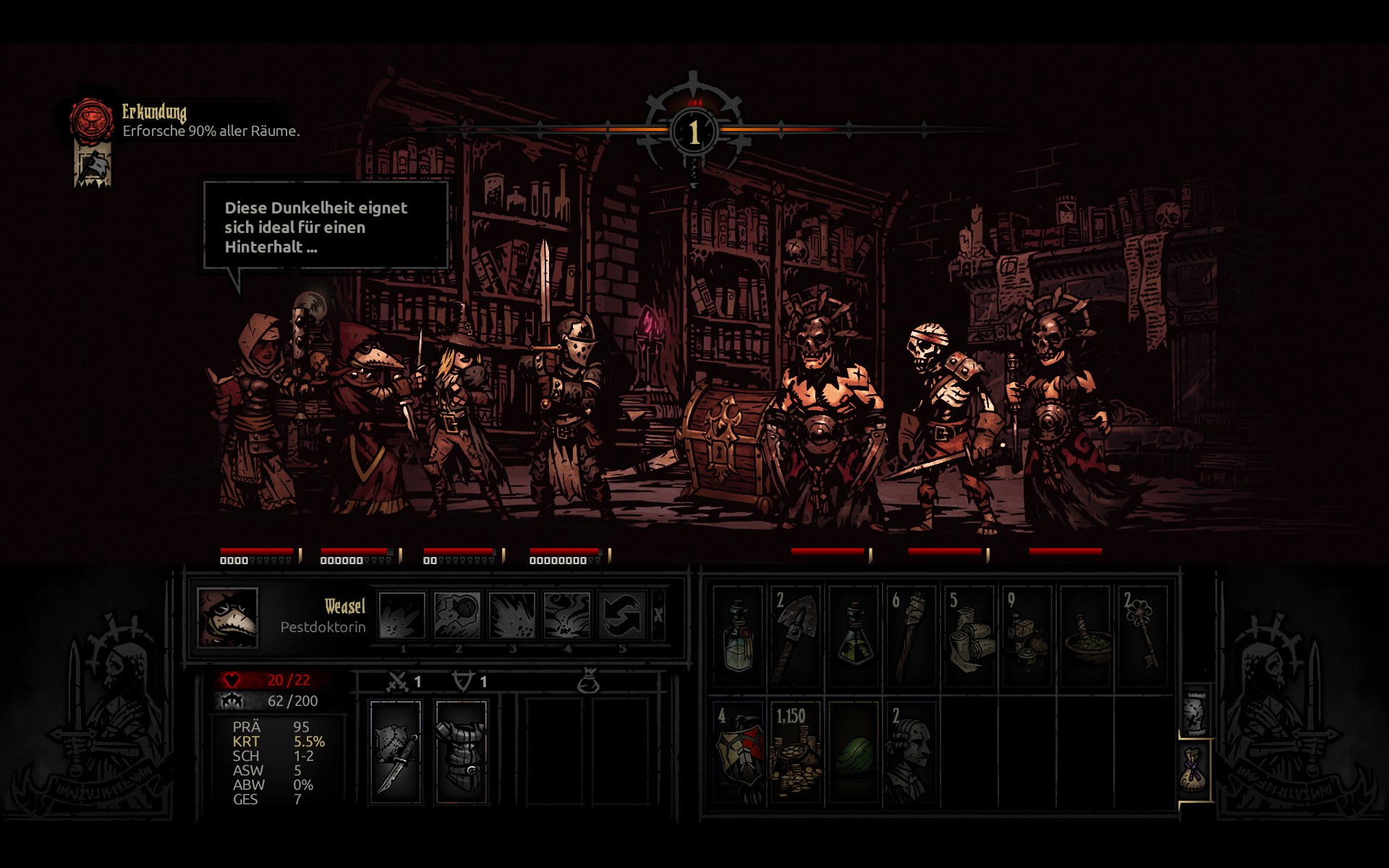This screenshot has height=868, width=1389.
Task: Click the swap position arrows skill
Action: pyautogui.click(x=621, y=616)
